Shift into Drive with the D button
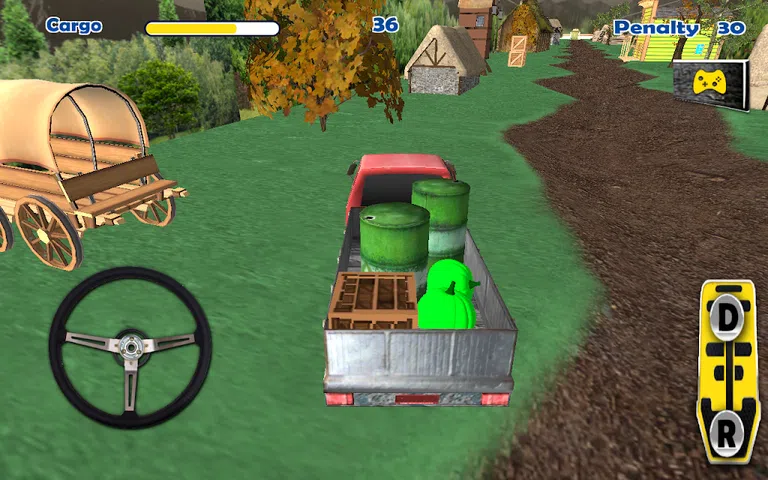 pyautogui.click(x=727, y=316)
